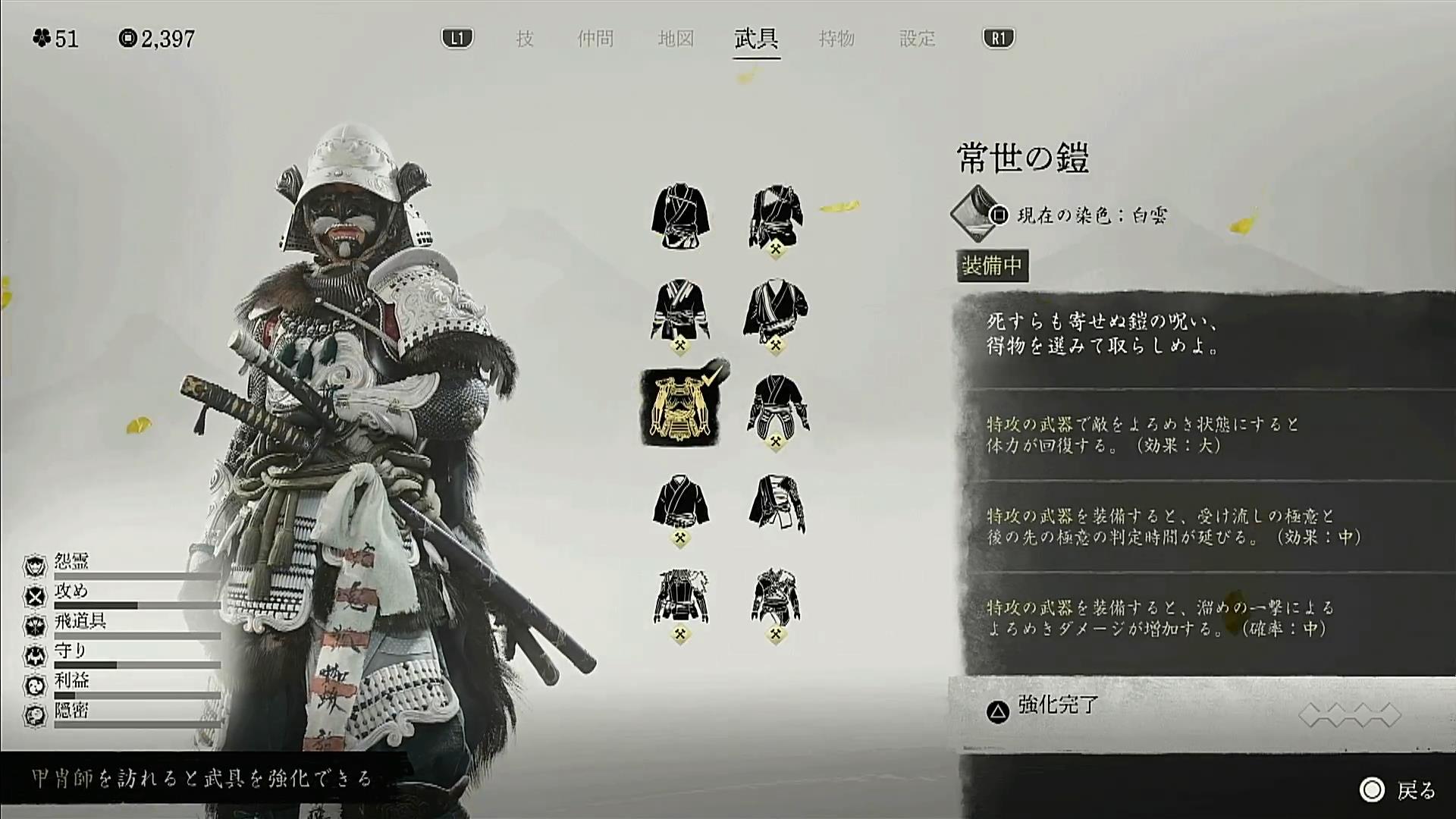Switch to the 技 techniques tab
Image resolution: width=1456 pixels, height=819 pixels.
[525, 39]
